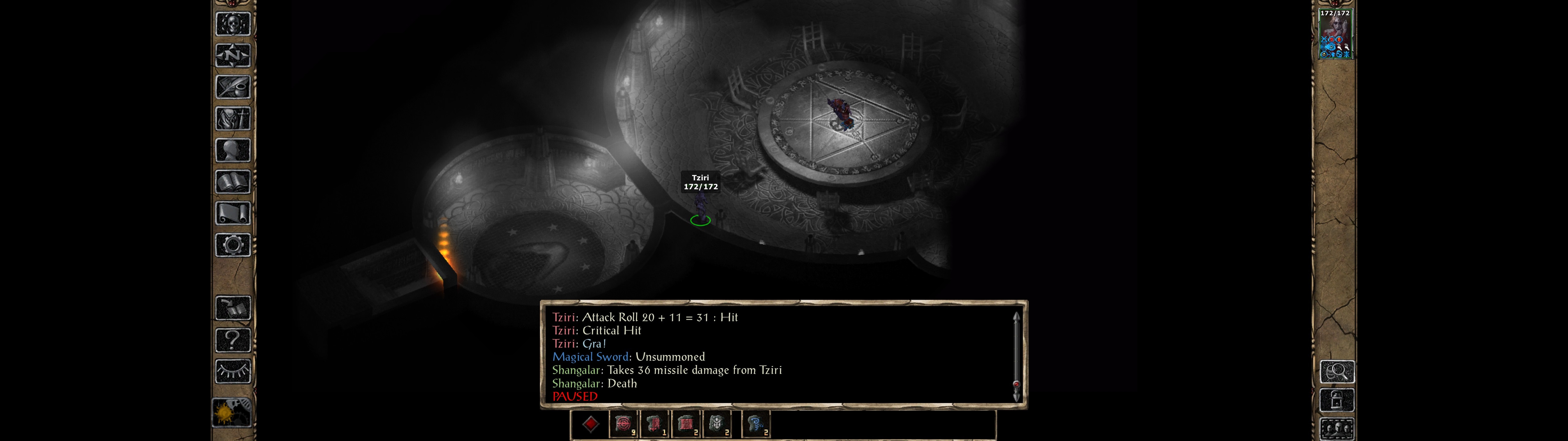The width and height of the screenshot is (1568, 441).
Task: Open the priest scroll button
Action: point(232,214)
